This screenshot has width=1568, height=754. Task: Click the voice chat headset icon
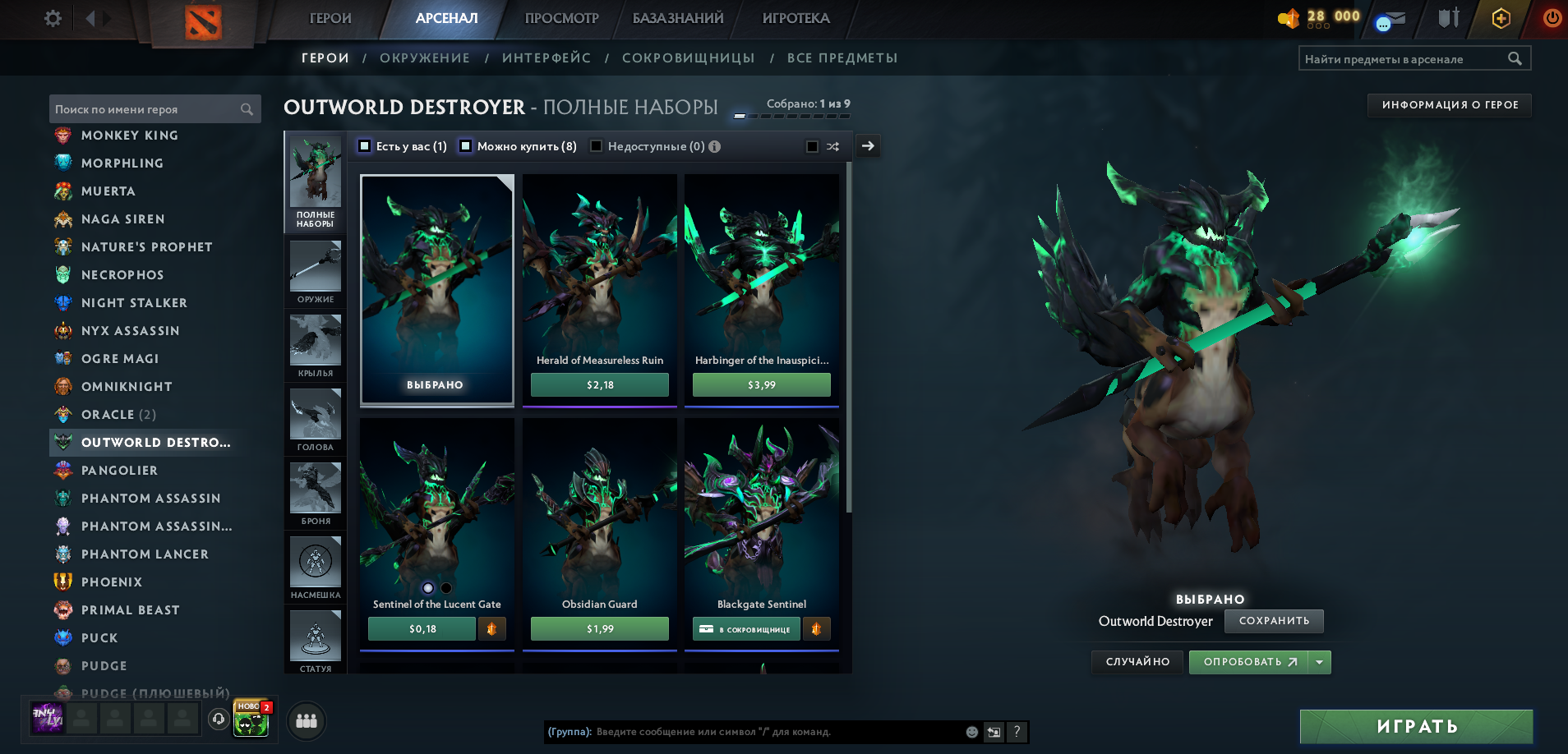pos(218,720)
